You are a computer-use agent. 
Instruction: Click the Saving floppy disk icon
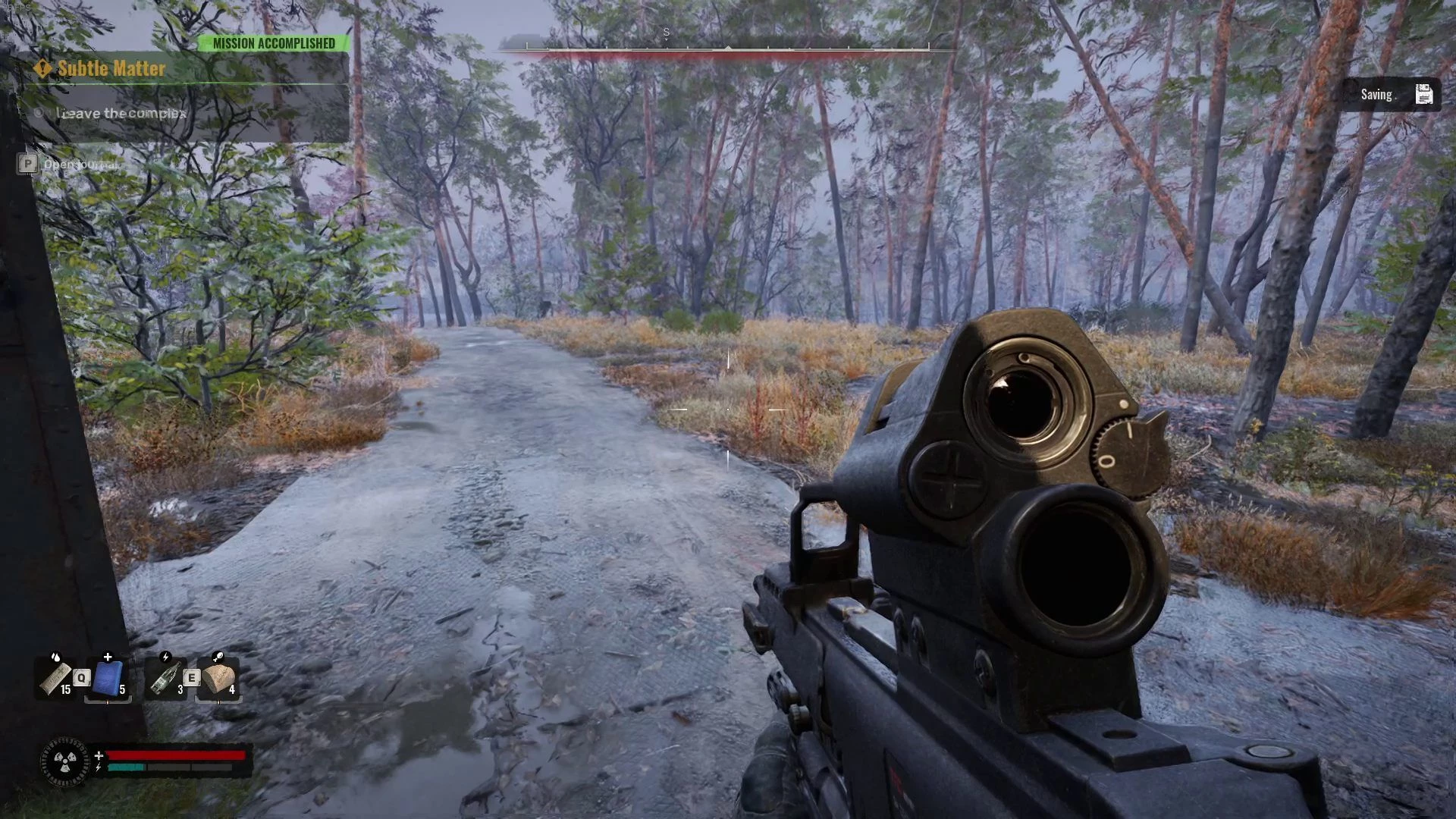pyautogui.click(x=1423, y=95)
